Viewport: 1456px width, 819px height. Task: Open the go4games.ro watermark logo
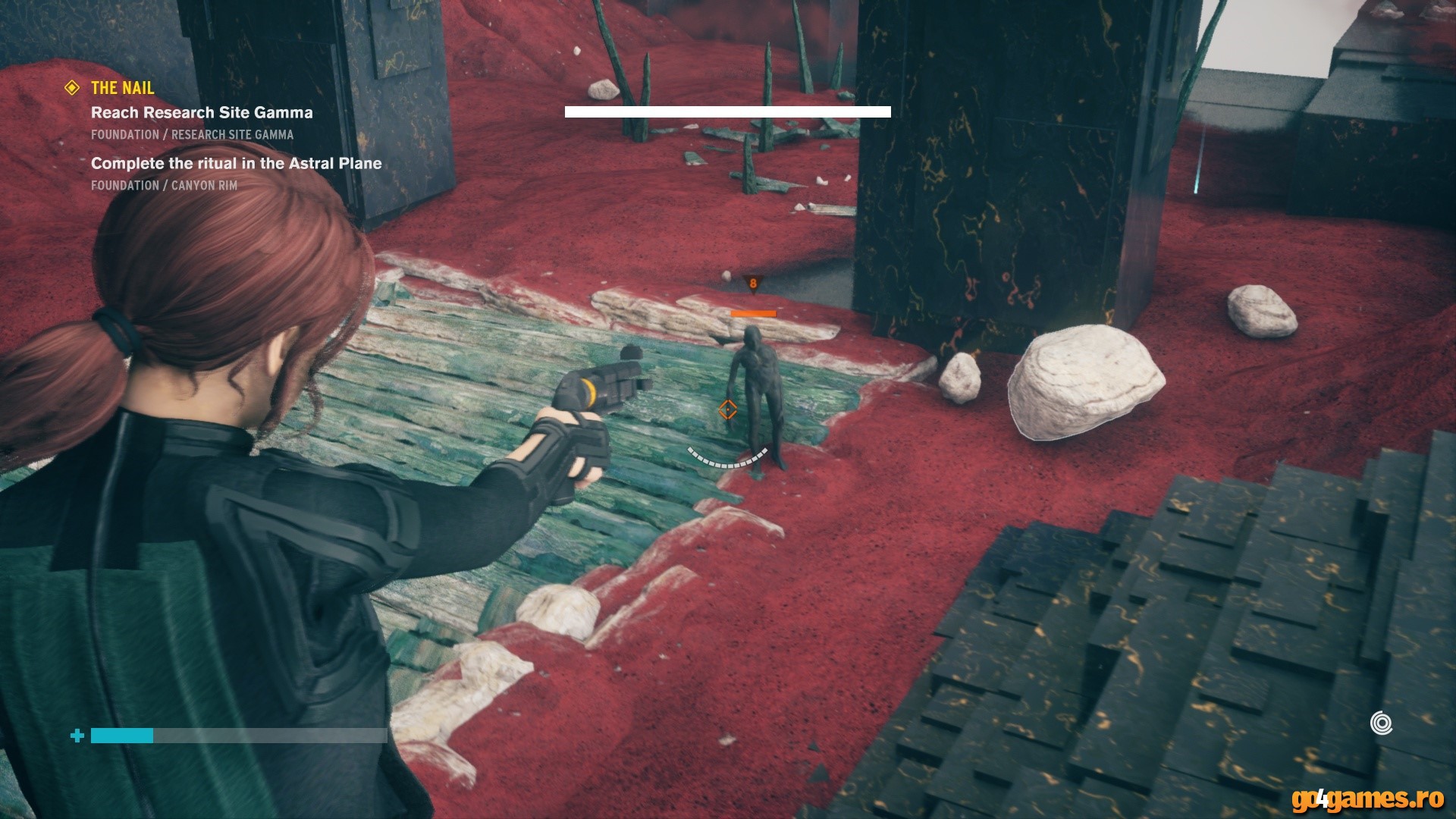(1367, 799)
